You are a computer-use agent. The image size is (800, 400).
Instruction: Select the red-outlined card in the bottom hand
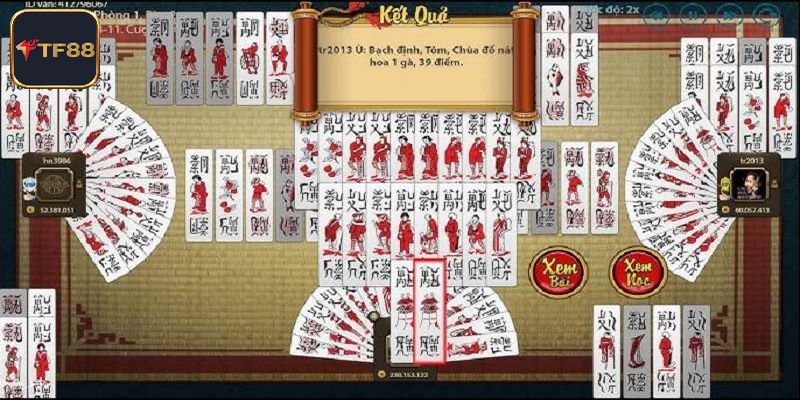click(x=430, y=310)
